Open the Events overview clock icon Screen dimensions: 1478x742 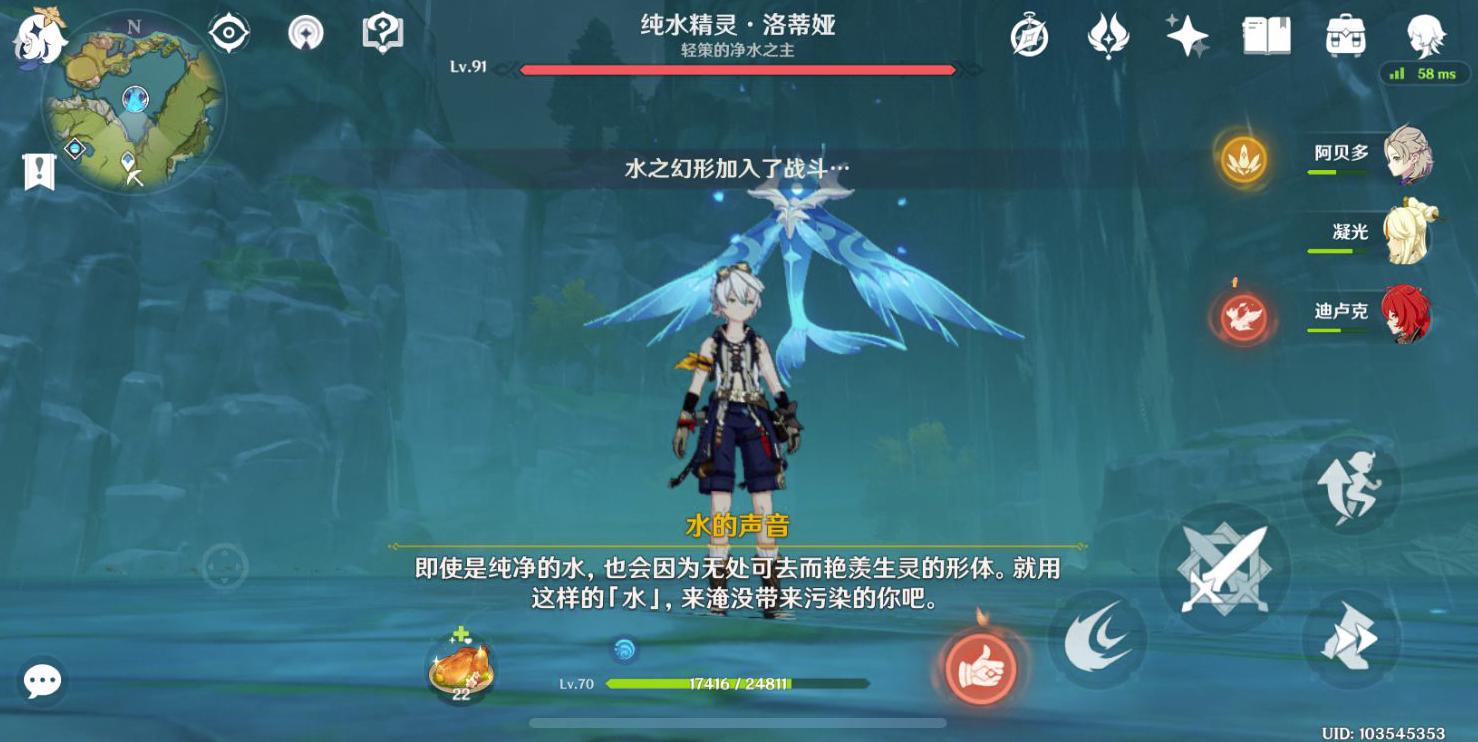tap(1029, 35)
